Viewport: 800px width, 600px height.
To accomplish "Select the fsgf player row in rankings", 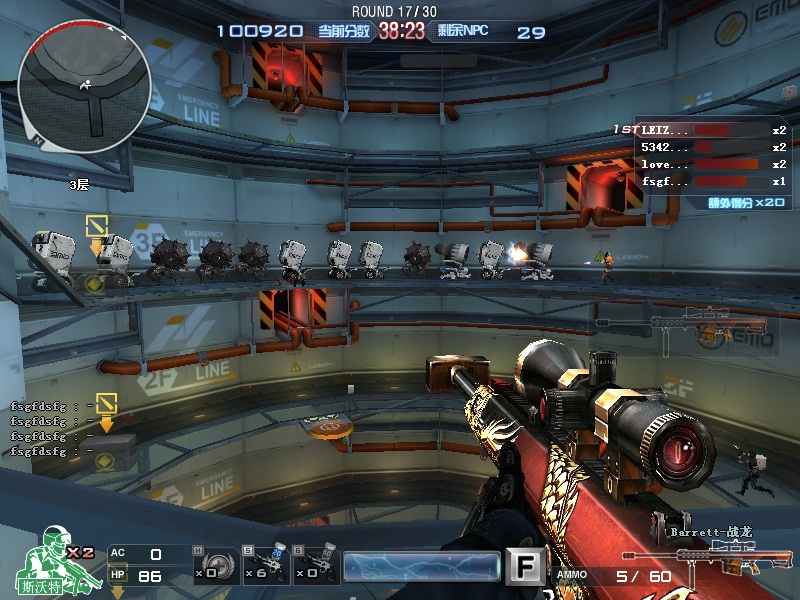I will [700, 182].
